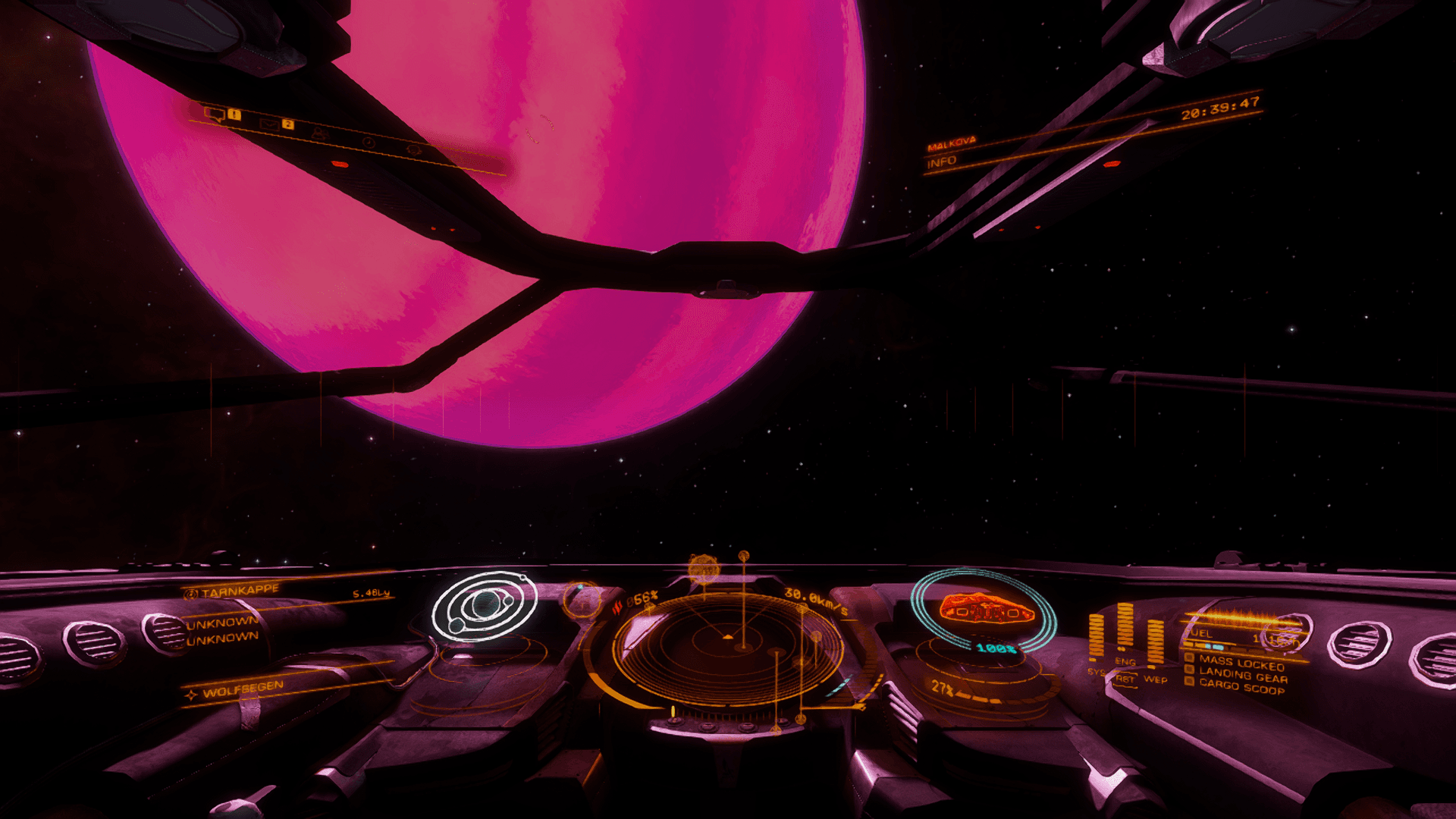Viewport: 1456px width, 819px height.
Task: Open the headset voice comms icon
Action: (413, 150)
